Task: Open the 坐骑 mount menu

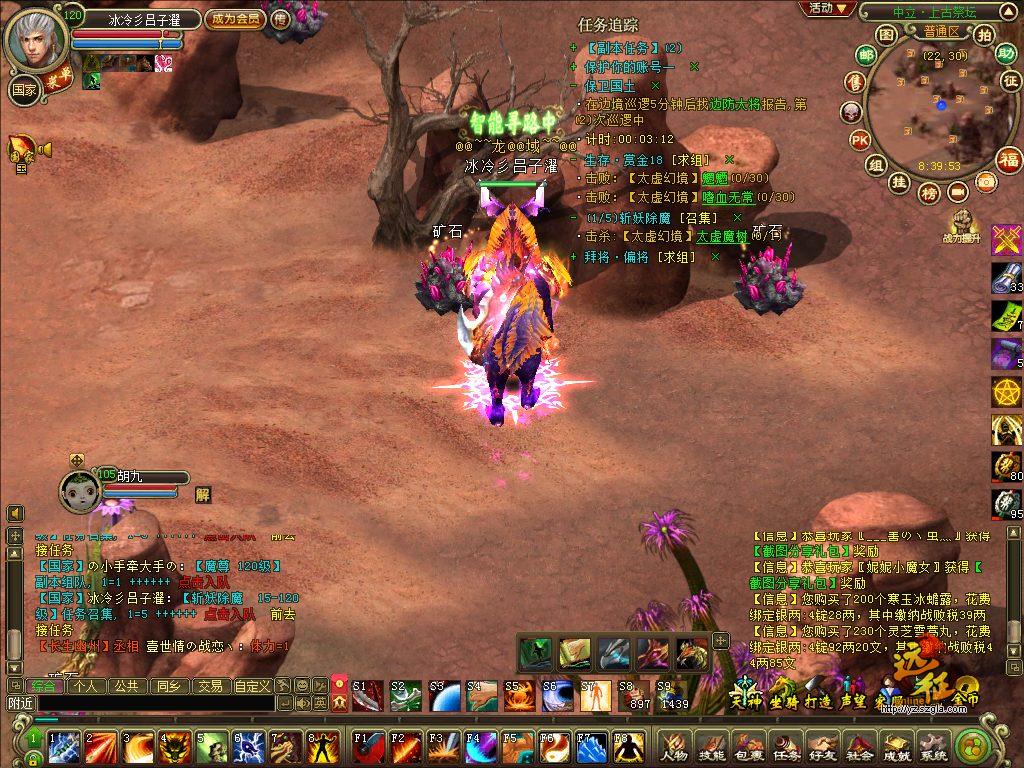Action: click(781, 694)
